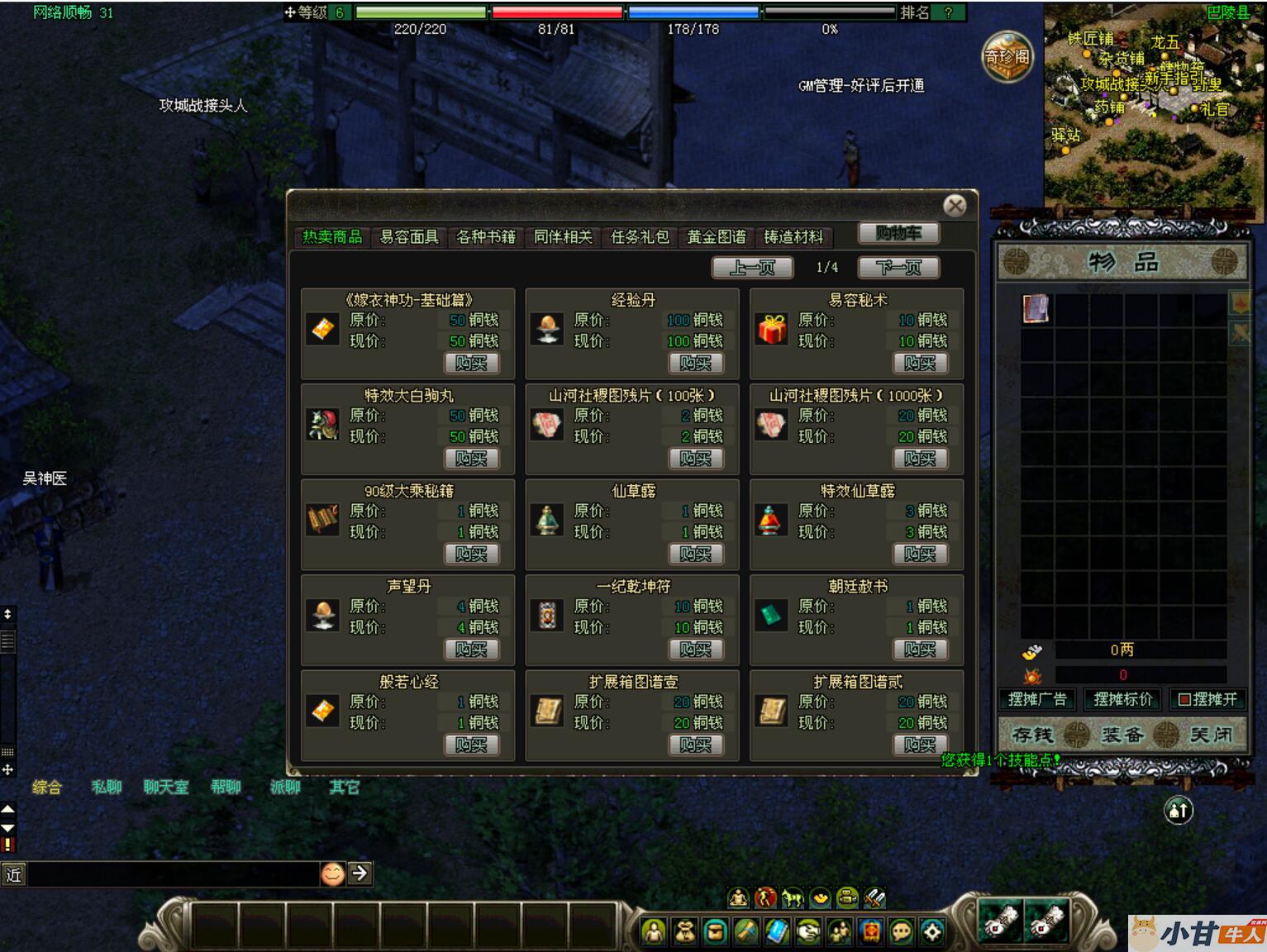Purchase 易容秘术 with its 购买 button
The width and height of the screenshot is (1267, 952).
click(919, 363)
